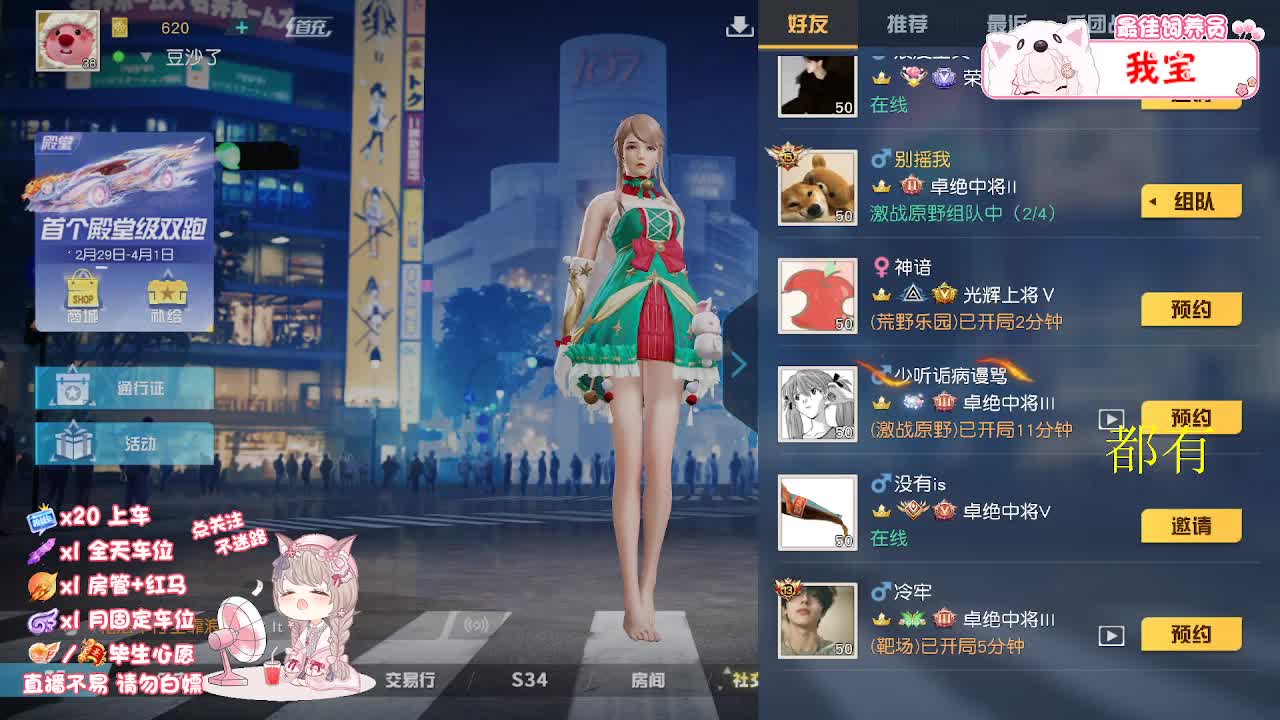The image size is (1280, 720).
Task: Expand the side panel using the blue arrow
Action: [740, 365]
